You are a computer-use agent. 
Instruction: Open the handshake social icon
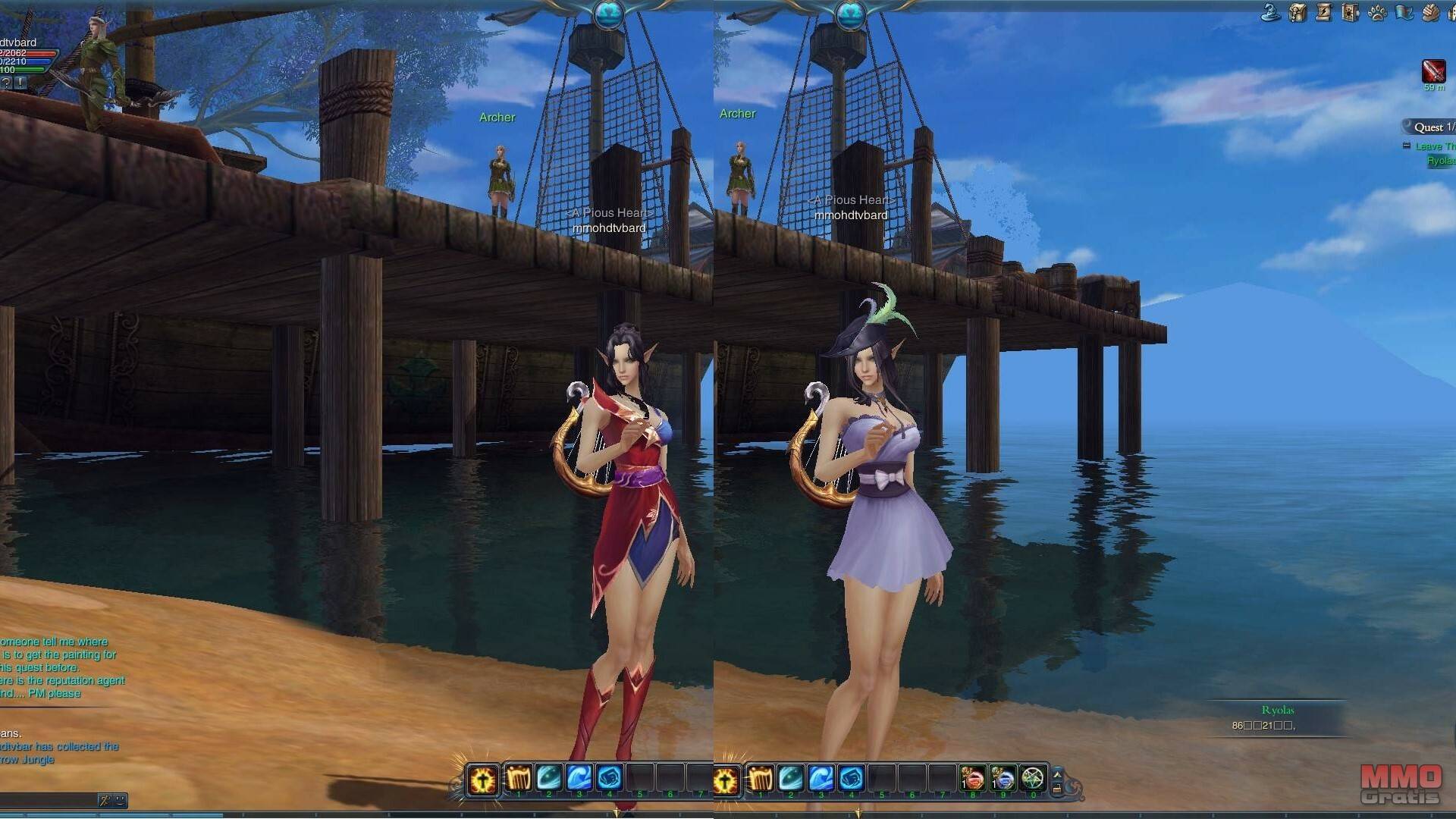(x=1431, y=12)
